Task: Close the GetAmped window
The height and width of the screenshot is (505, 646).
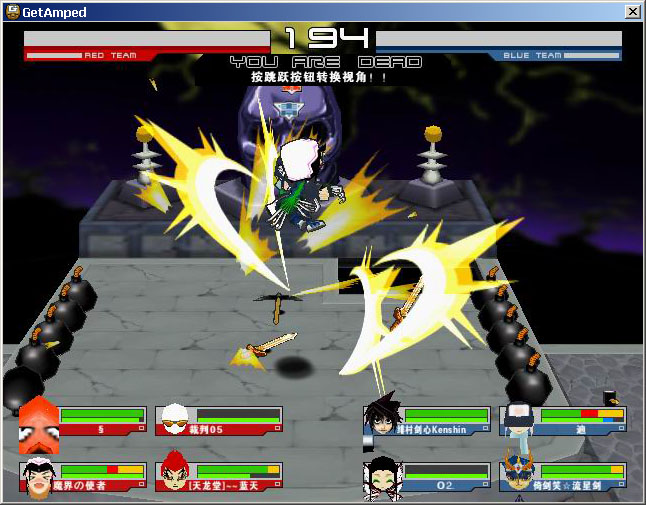Action: 632,11
